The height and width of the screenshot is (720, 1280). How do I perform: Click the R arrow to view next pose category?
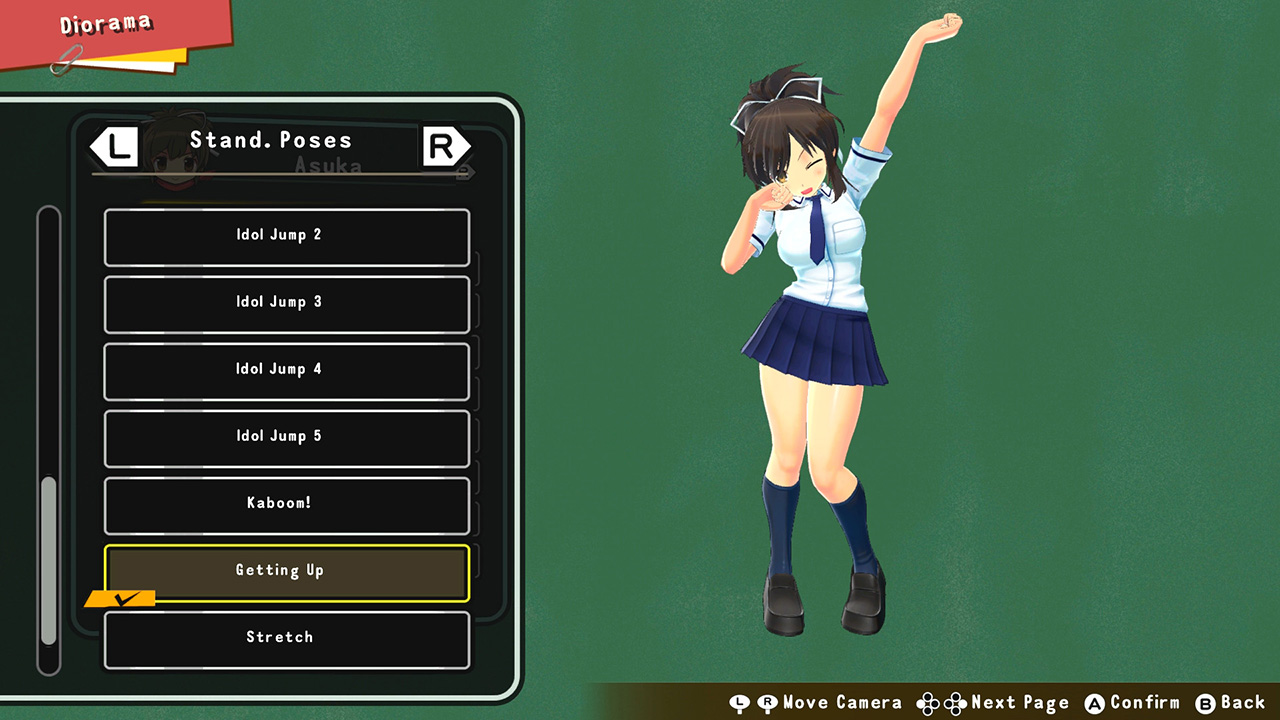coord(444,146)
